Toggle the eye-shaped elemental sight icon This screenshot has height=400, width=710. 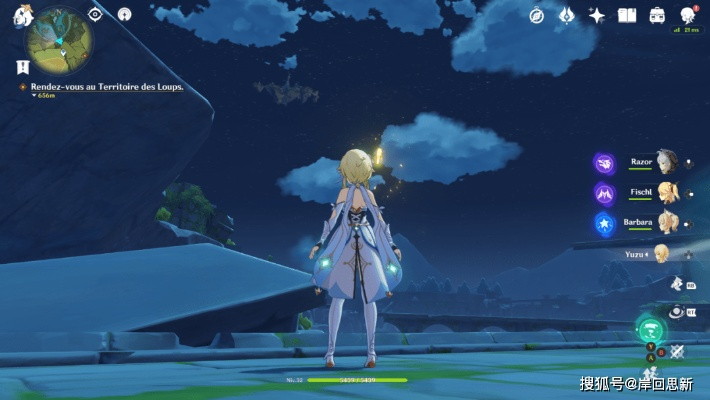click(x=95, y=14)
